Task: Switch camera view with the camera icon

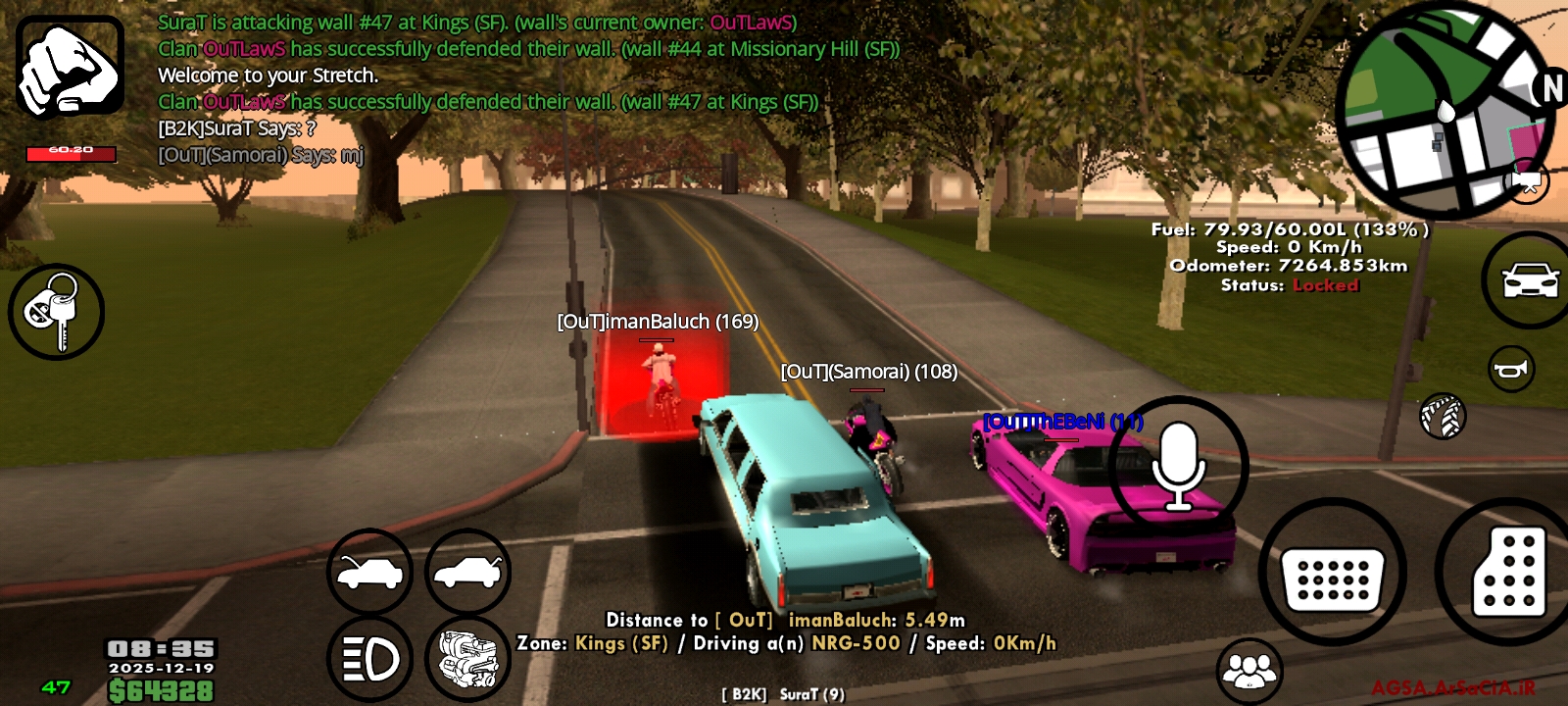Action: click(x=1527, y=182)
